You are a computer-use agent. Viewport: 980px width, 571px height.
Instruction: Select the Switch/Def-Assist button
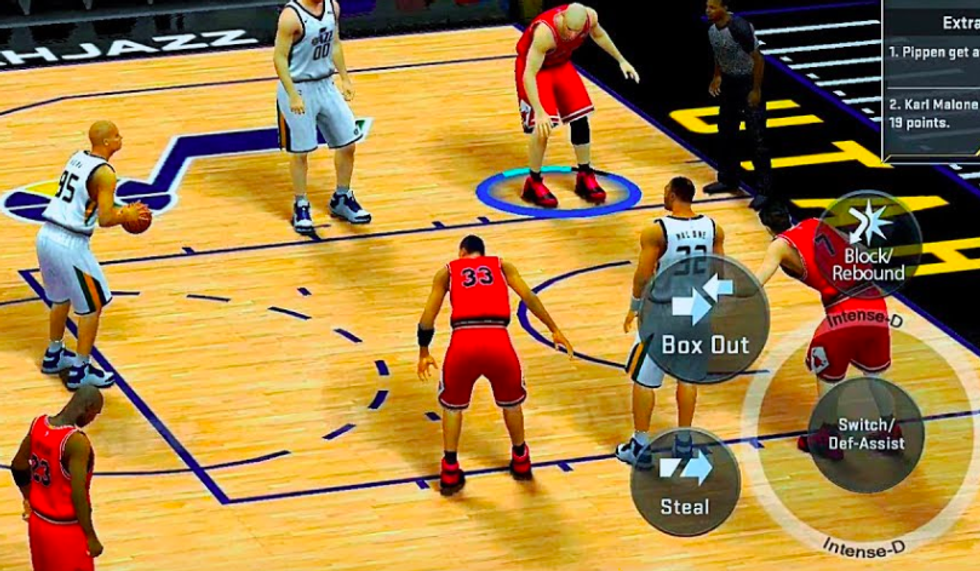click(866, 433)
